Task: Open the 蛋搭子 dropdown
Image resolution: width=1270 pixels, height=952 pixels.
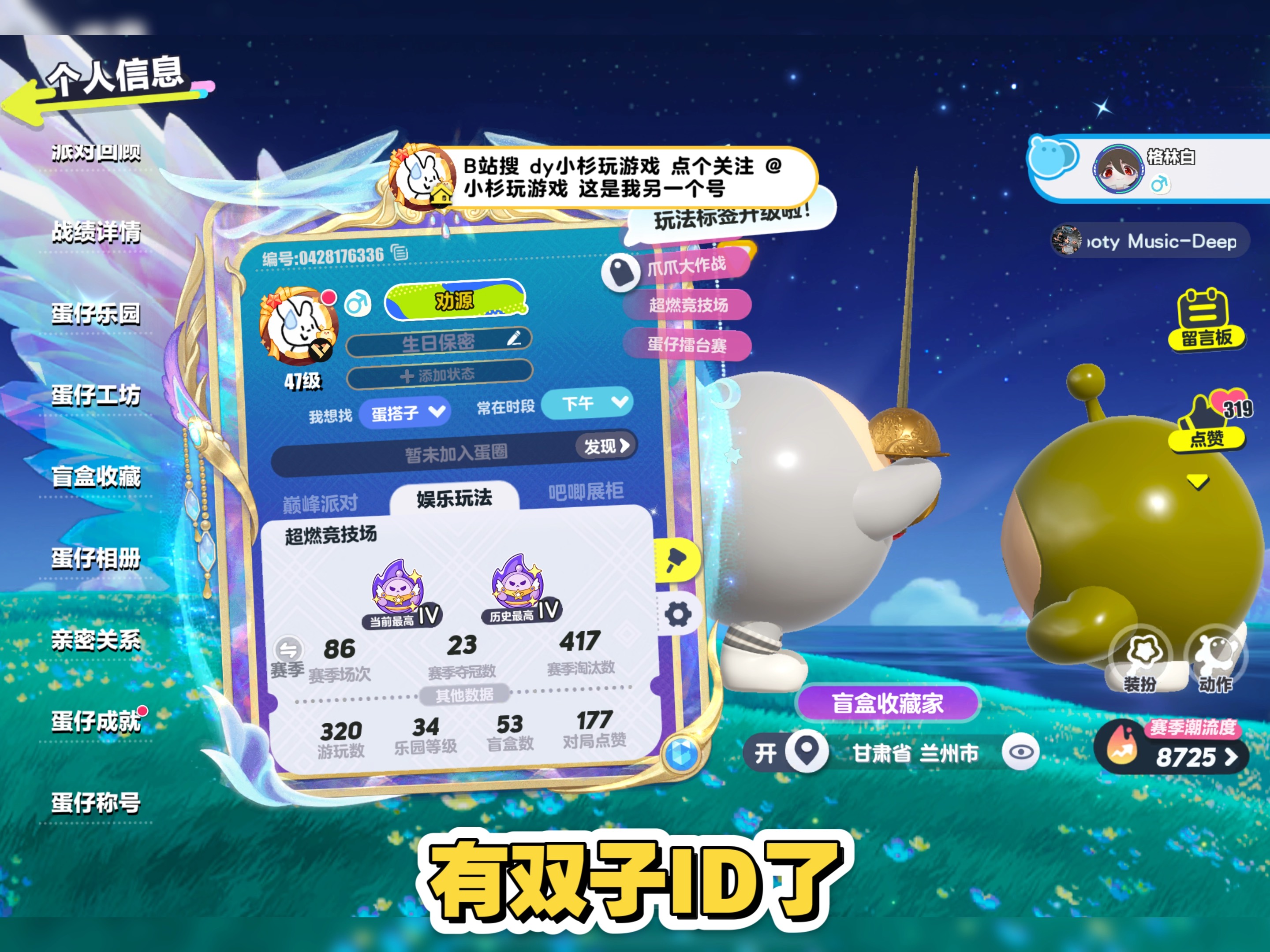Action: 405,413
